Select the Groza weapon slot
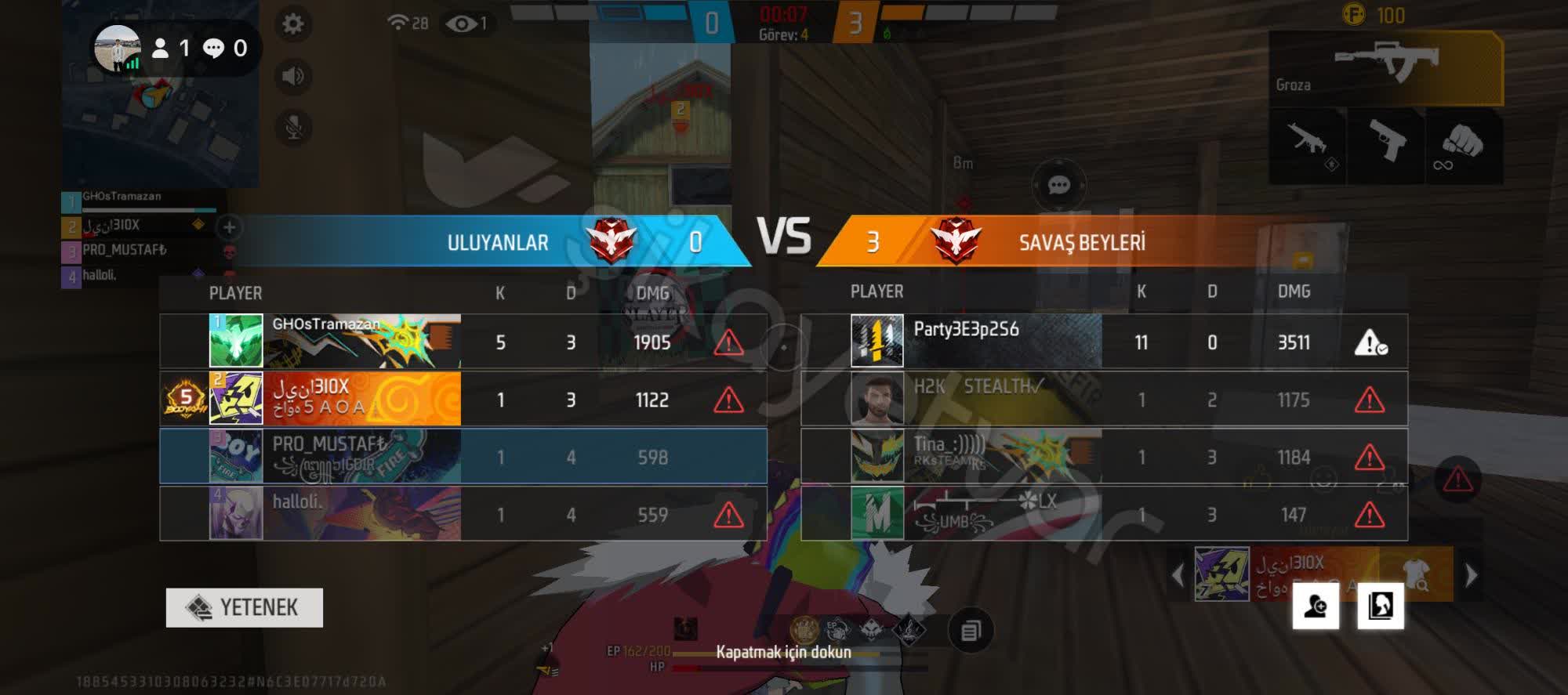 1385,68
